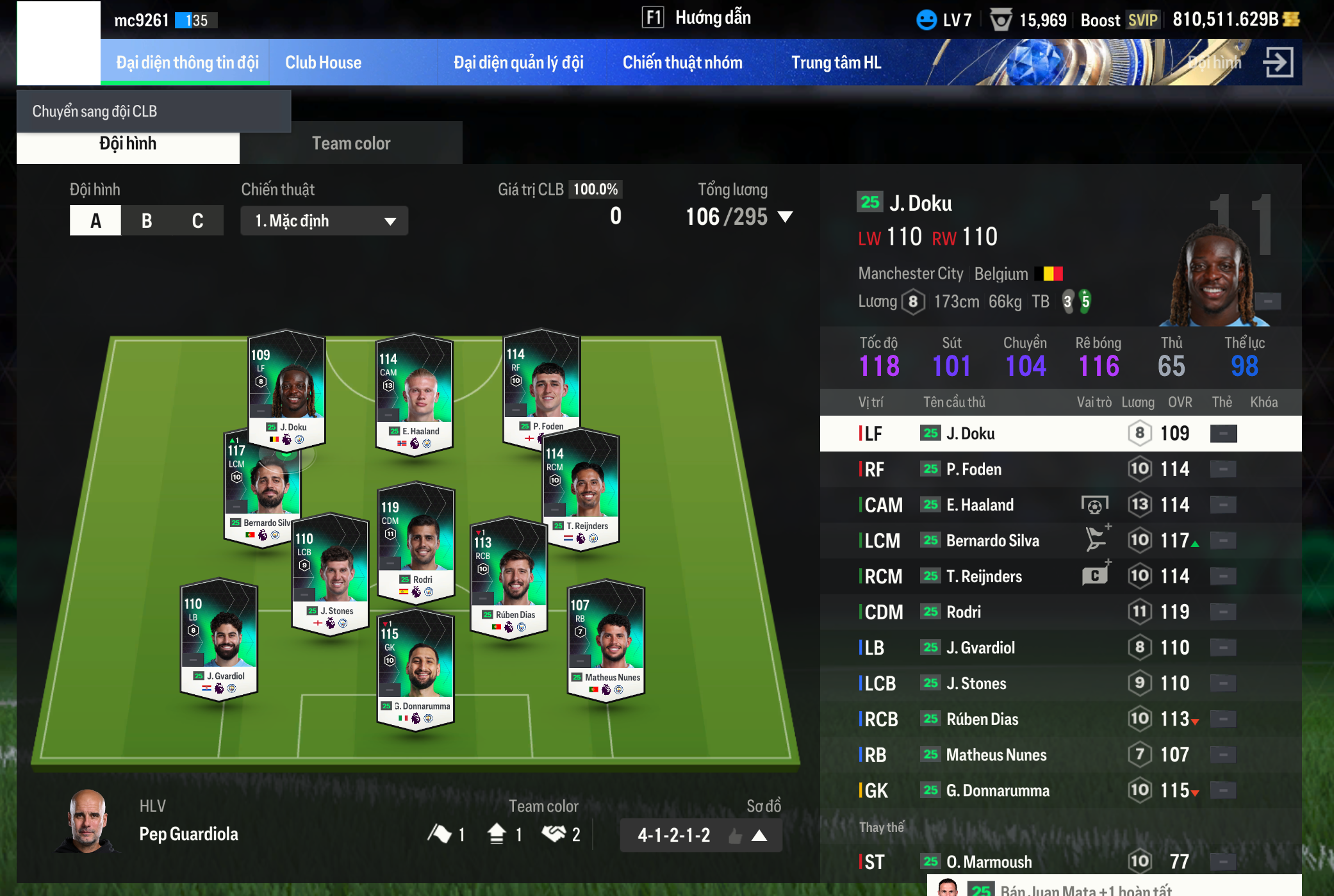Expand the Tổng lương salary arrow
Image resolution: width=1334 pixels, height=896 pixels.
(x=785, y=217)
